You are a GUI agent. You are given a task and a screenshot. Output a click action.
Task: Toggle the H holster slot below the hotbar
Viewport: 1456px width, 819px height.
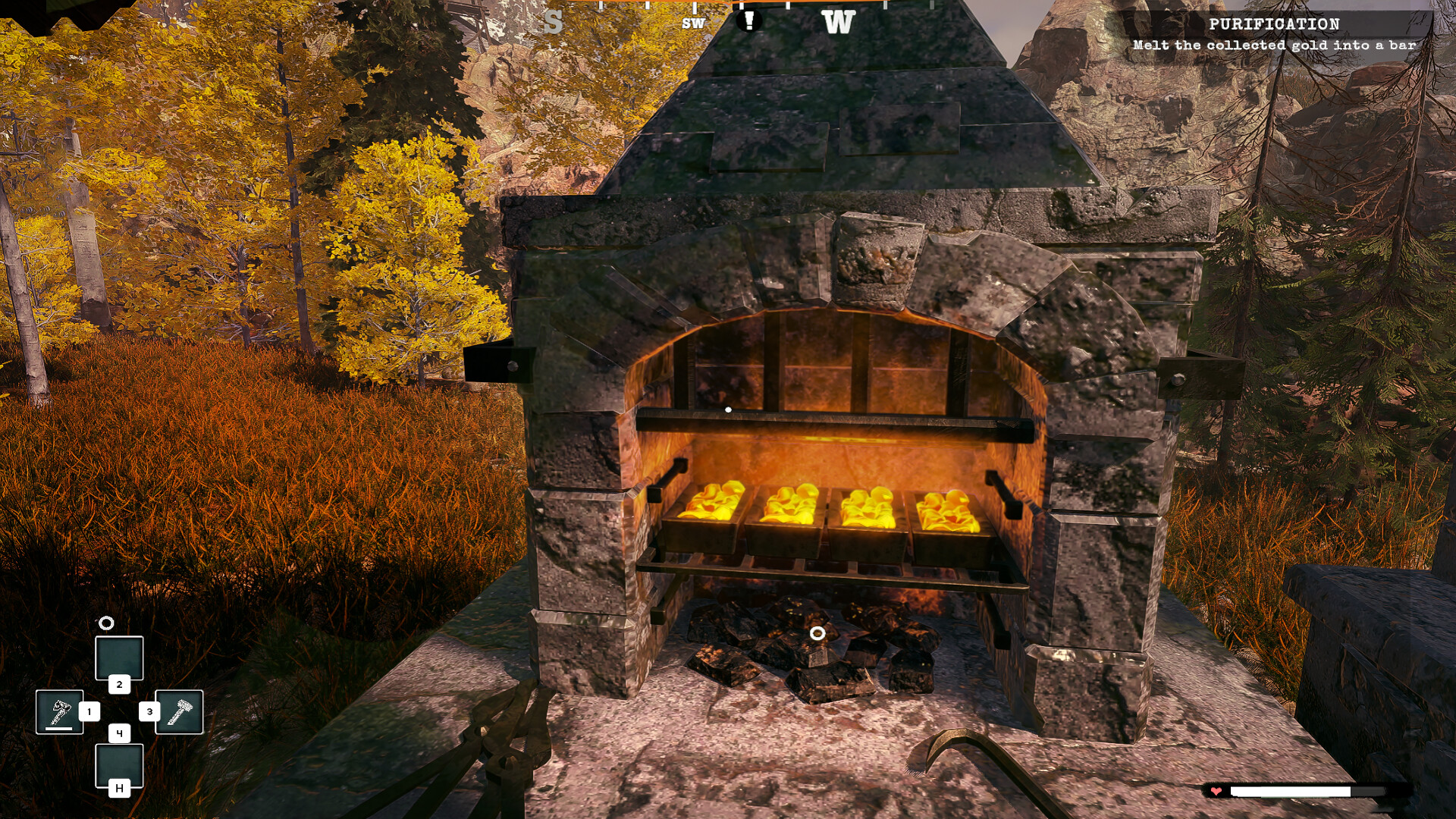point(119,787)
